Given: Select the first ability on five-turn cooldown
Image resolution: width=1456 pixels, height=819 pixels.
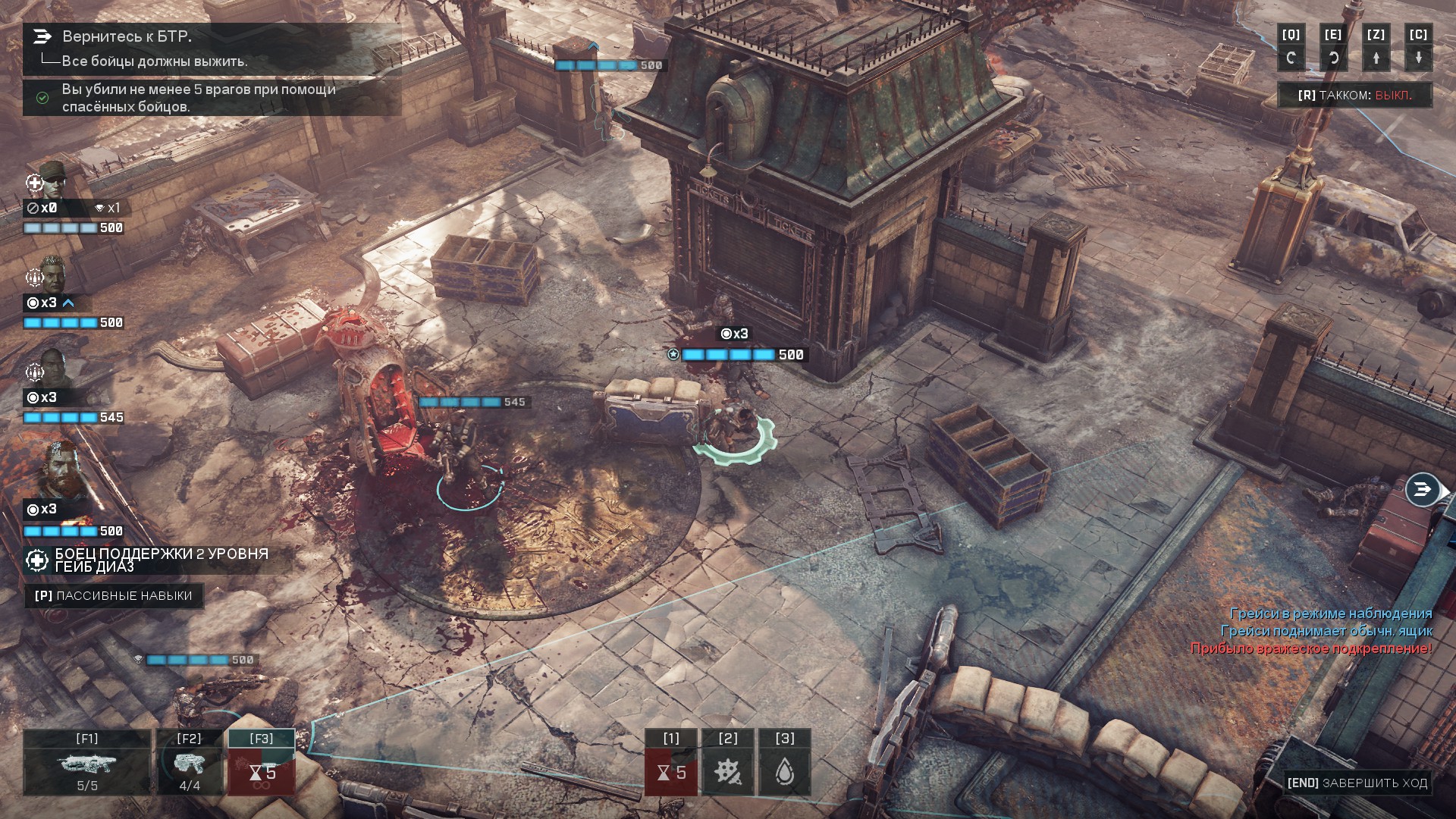Looking at the screenshot, I should pyautogui.click(x=671, y=763).
